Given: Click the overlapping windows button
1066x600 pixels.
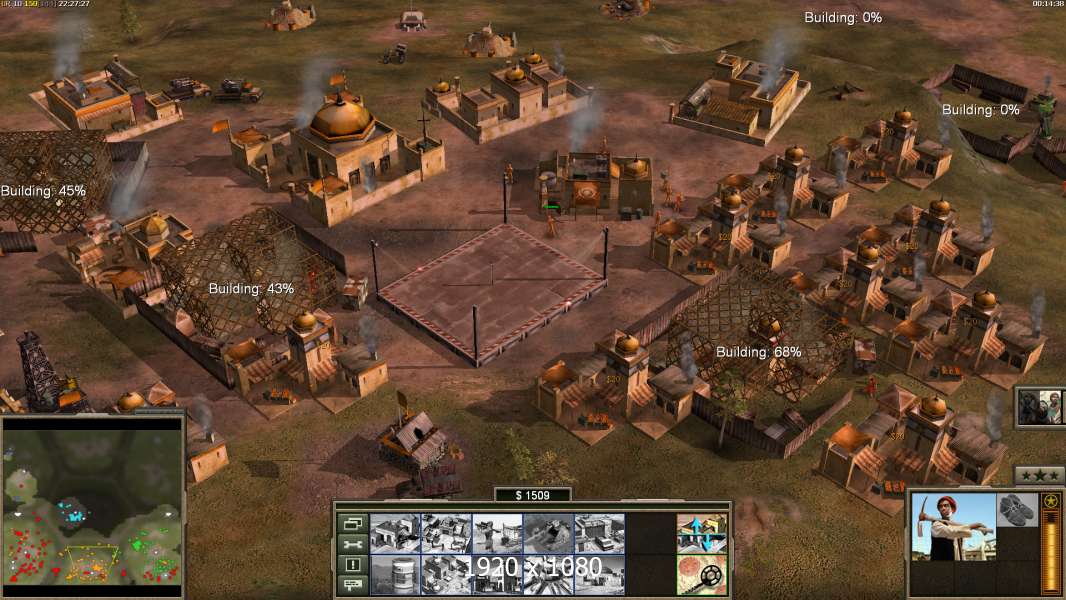Looking at the screenshot, I should [353, 523].
